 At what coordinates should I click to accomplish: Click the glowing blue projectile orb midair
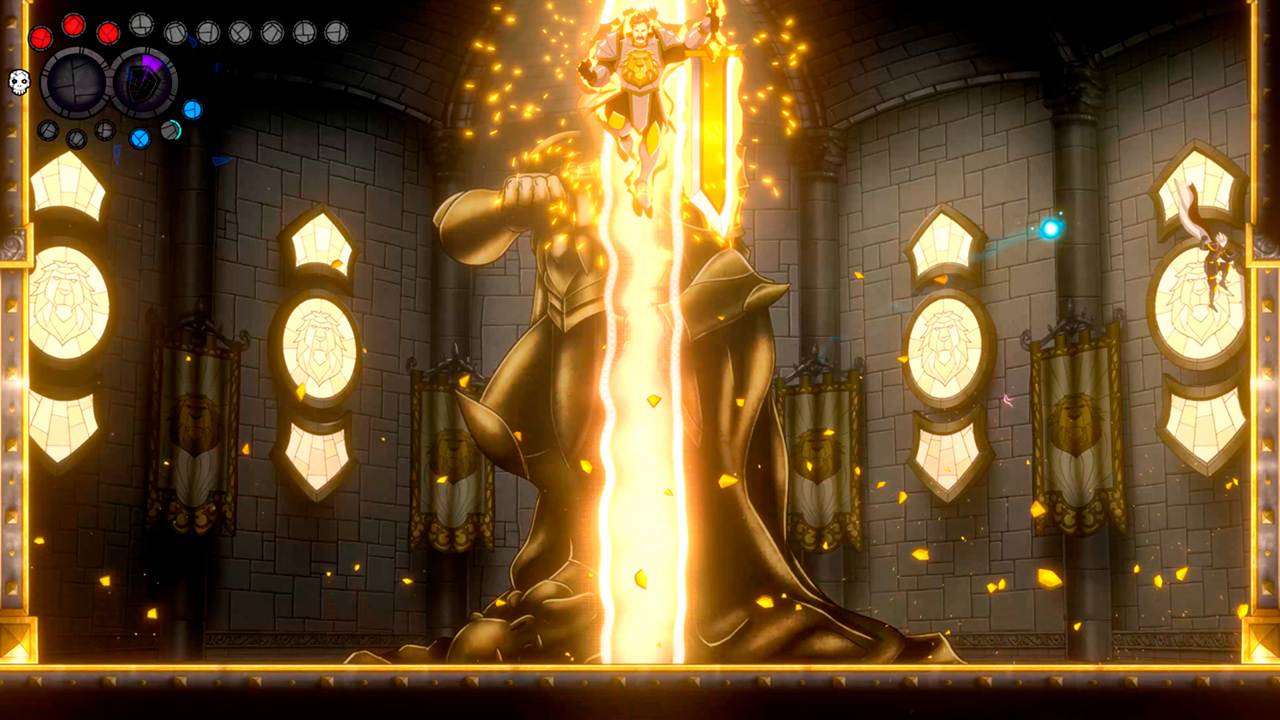click(1049, 228)
